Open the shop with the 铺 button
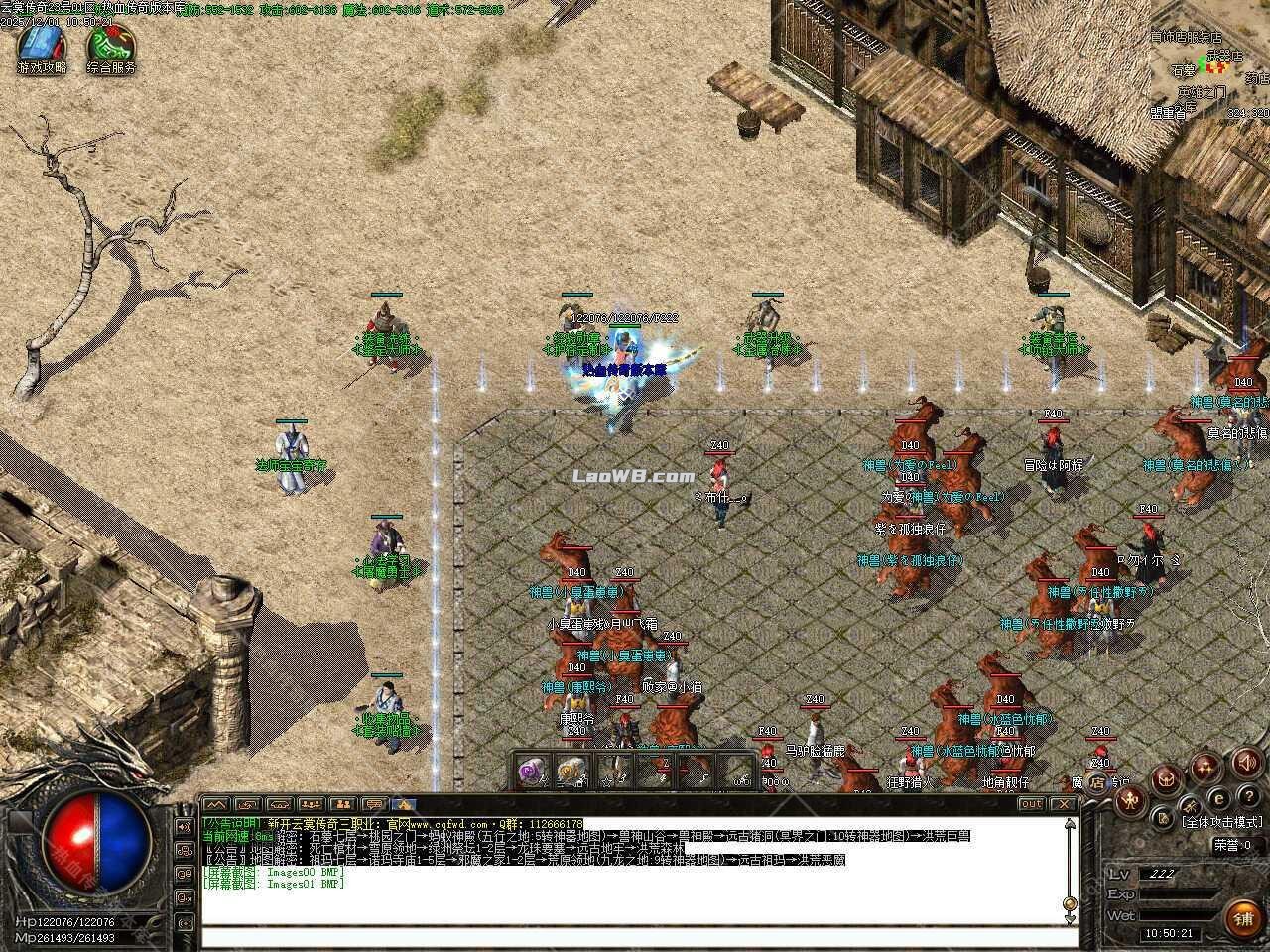 click(1244, 917)
